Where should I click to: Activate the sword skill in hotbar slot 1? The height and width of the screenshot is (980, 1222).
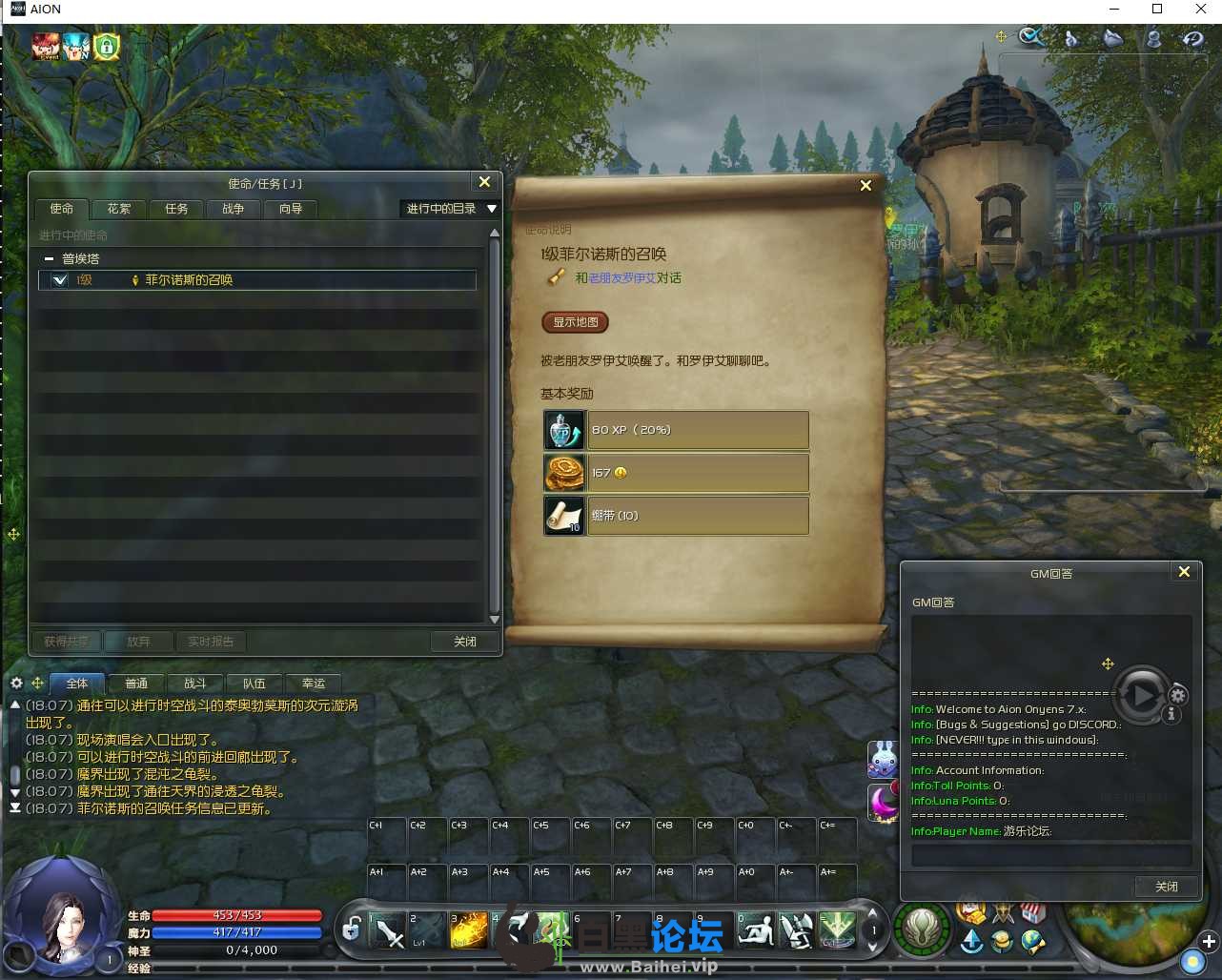pos(388,930)
